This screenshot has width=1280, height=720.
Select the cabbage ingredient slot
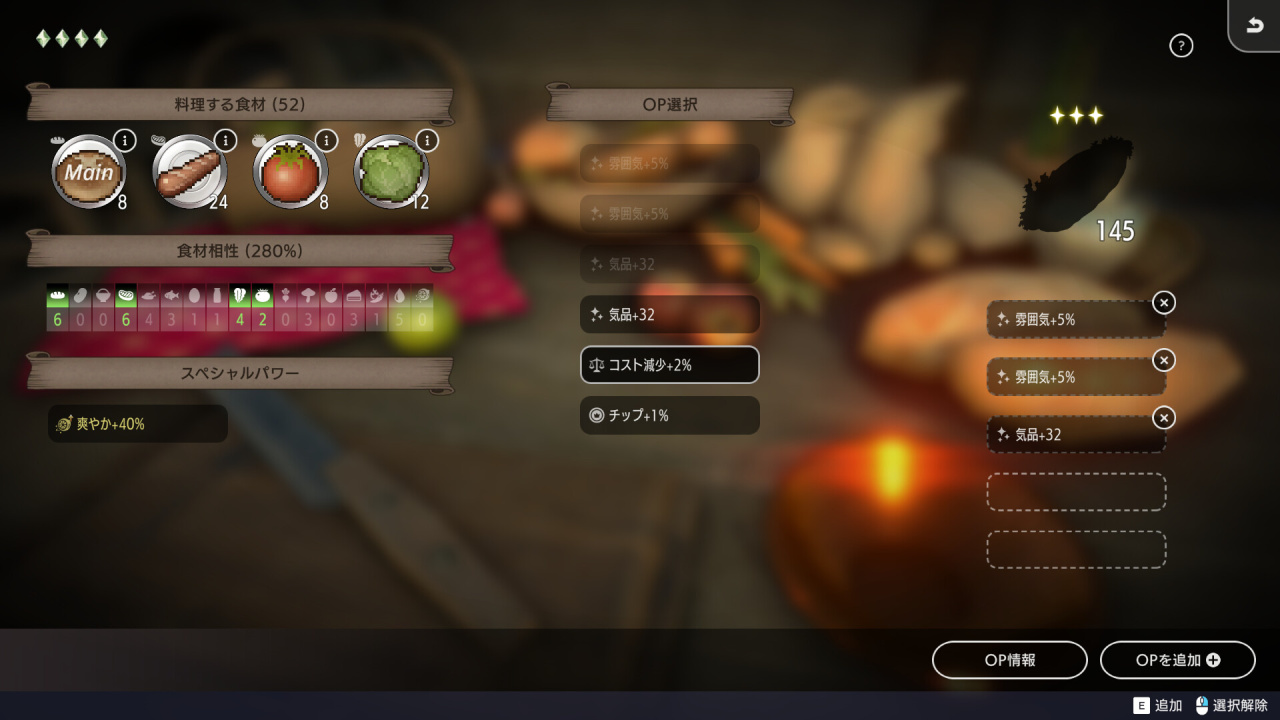pyautogui.click(x=391, y=172)
